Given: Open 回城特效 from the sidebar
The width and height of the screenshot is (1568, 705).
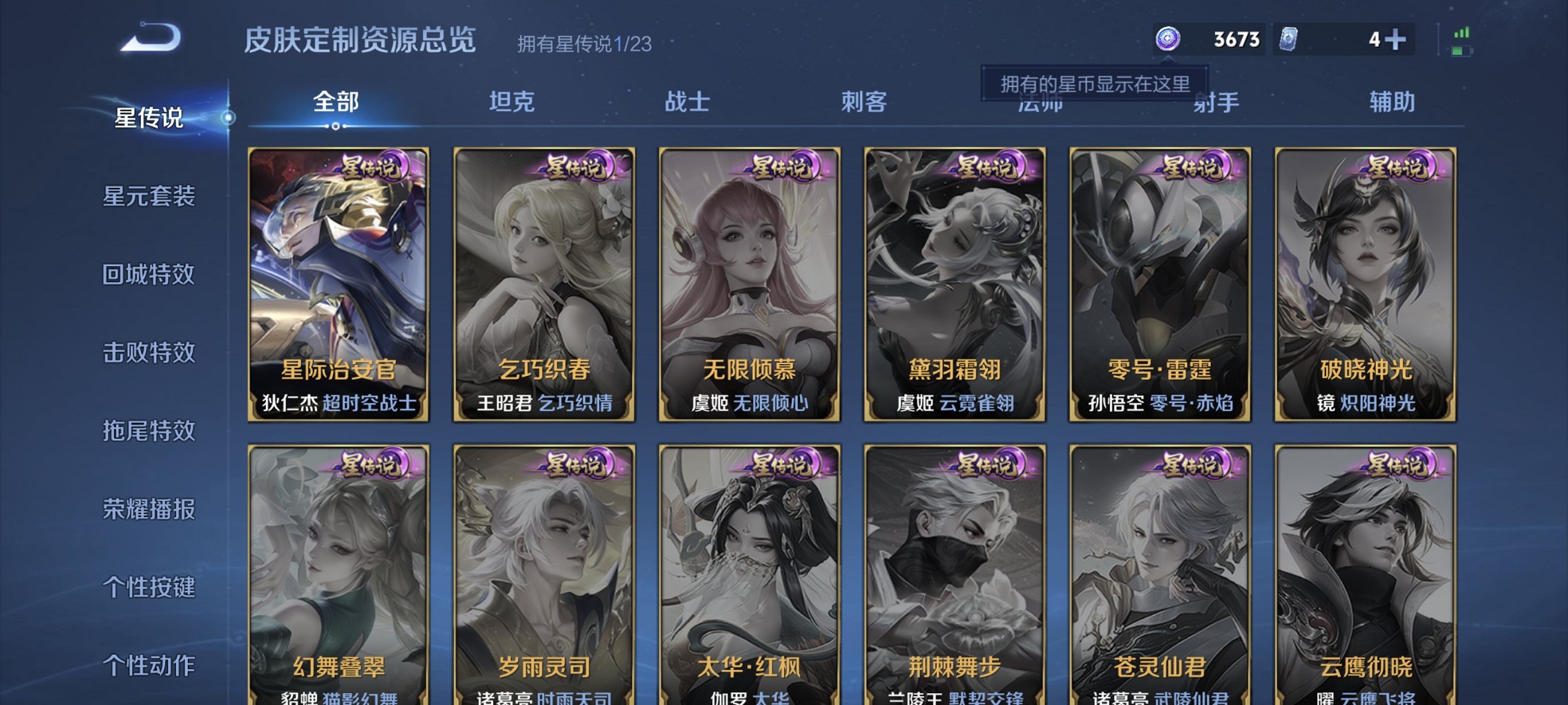Looking at the screenshot, I should [150, 275].
